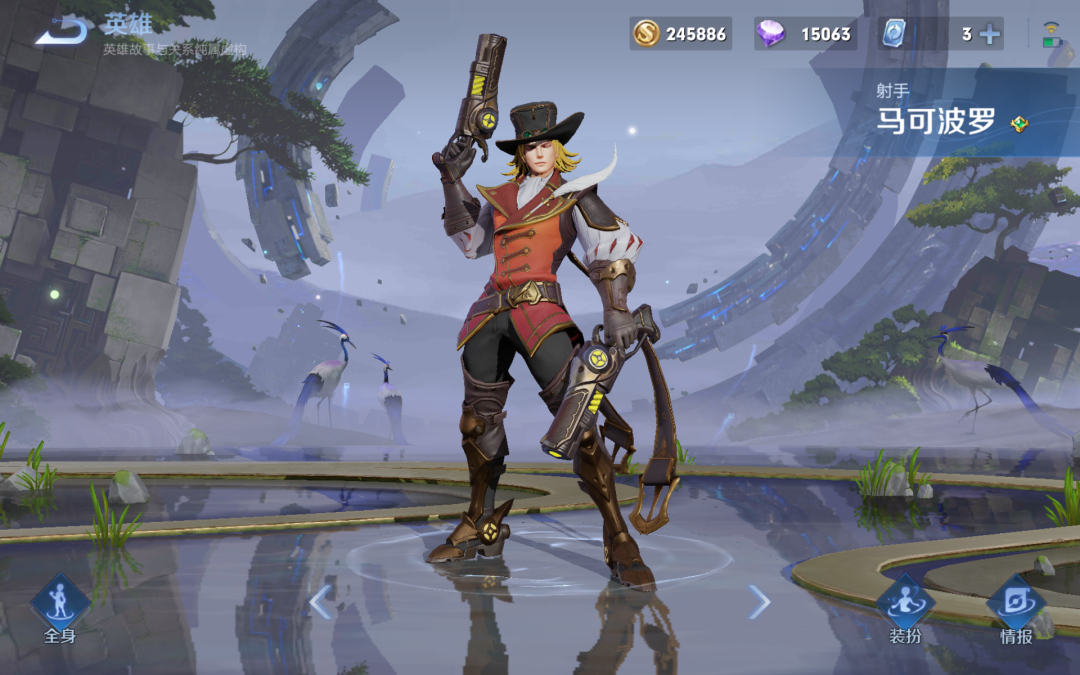The height and width of the screenshot is (675, 1080).
Task: Add more tickets with the plus button
Action: point(990,34)
